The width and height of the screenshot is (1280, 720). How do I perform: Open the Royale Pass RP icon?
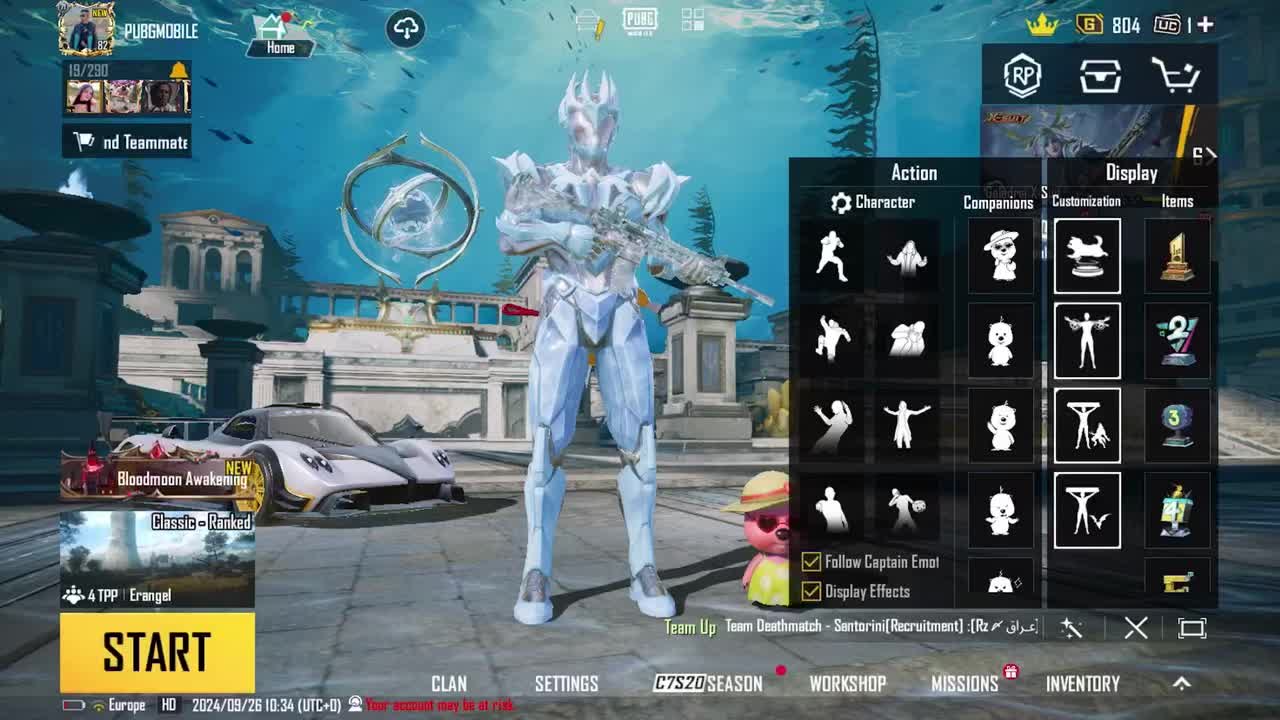(x=1022, y=75)
